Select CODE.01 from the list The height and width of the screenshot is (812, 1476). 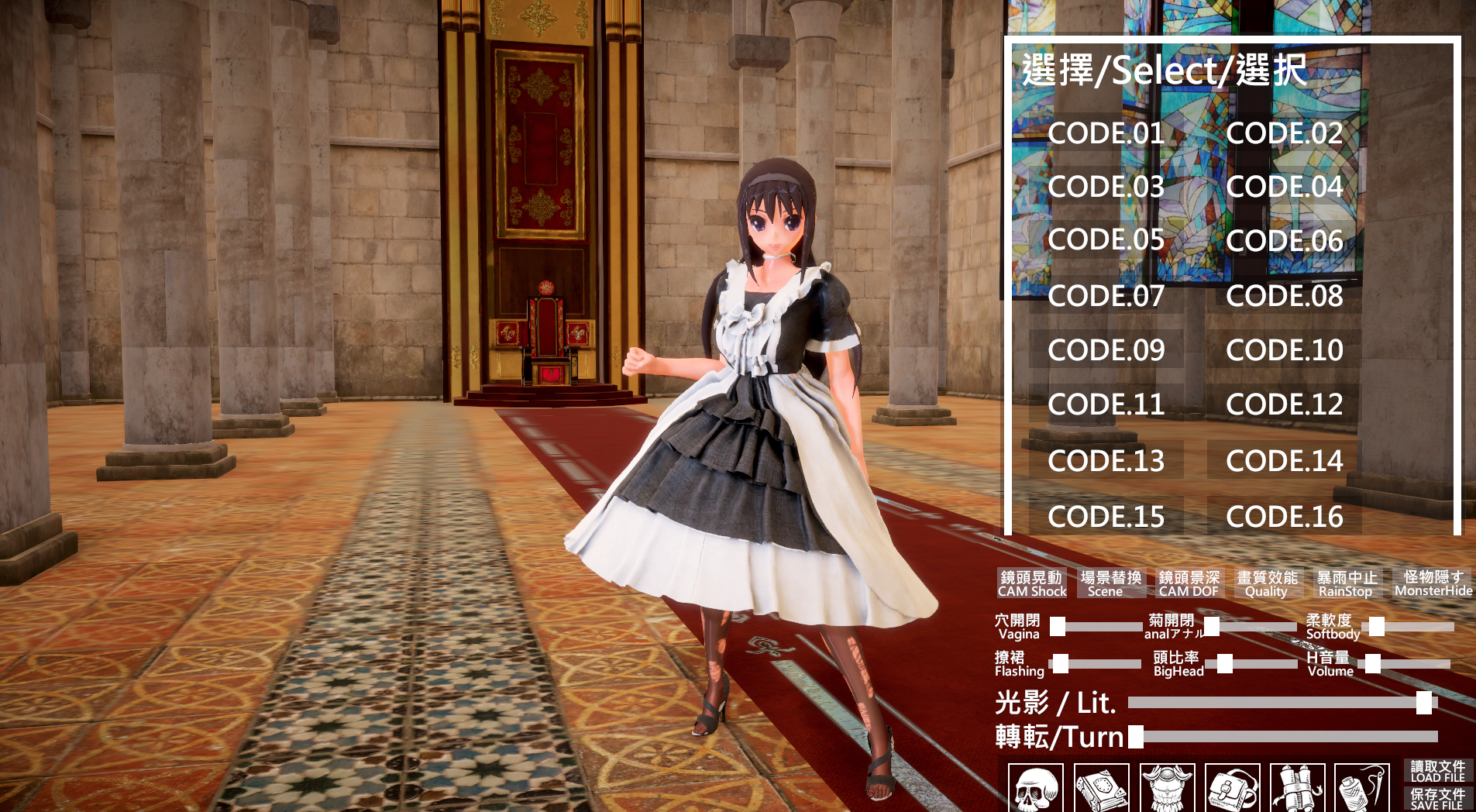[x=1106, y=133]
